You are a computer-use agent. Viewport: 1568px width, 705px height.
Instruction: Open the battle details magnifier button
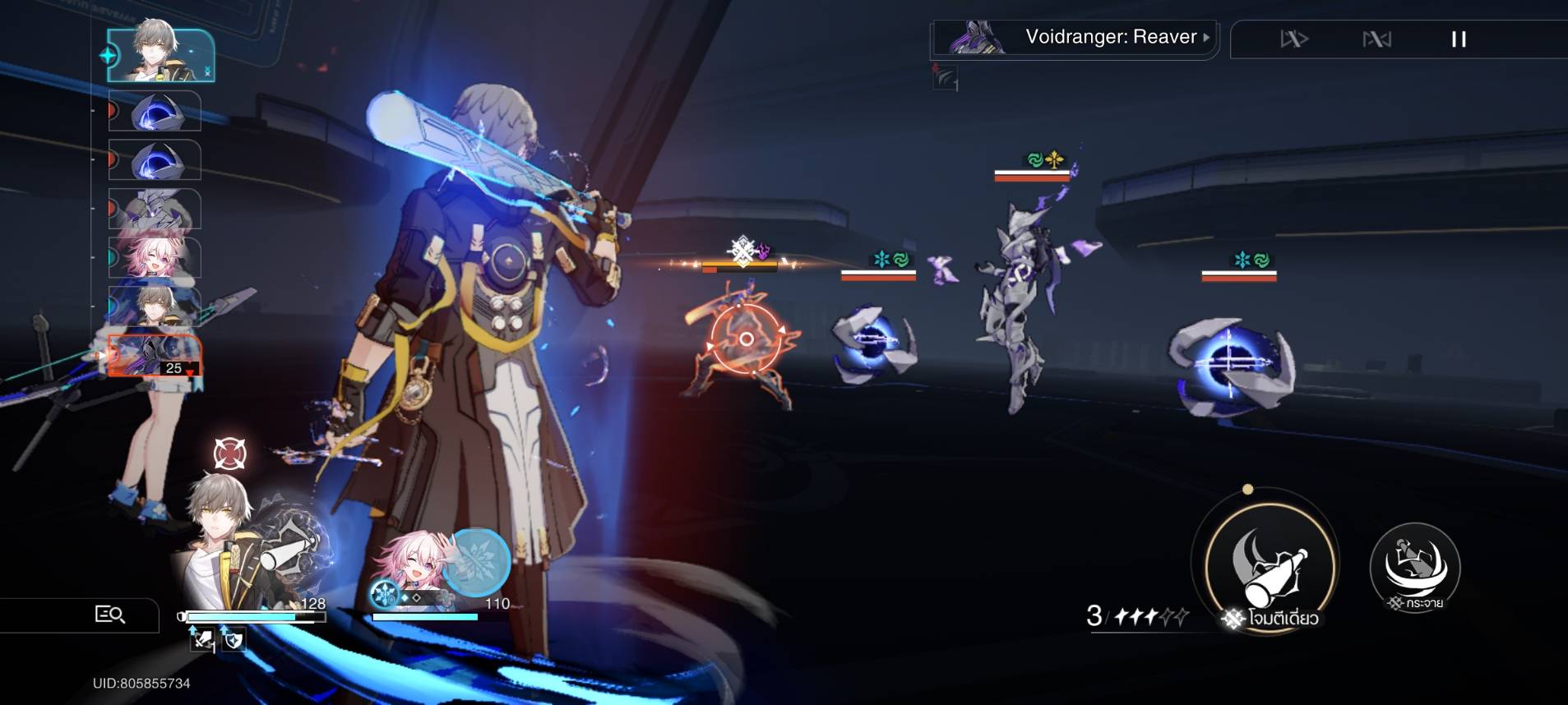pos(109,614)
